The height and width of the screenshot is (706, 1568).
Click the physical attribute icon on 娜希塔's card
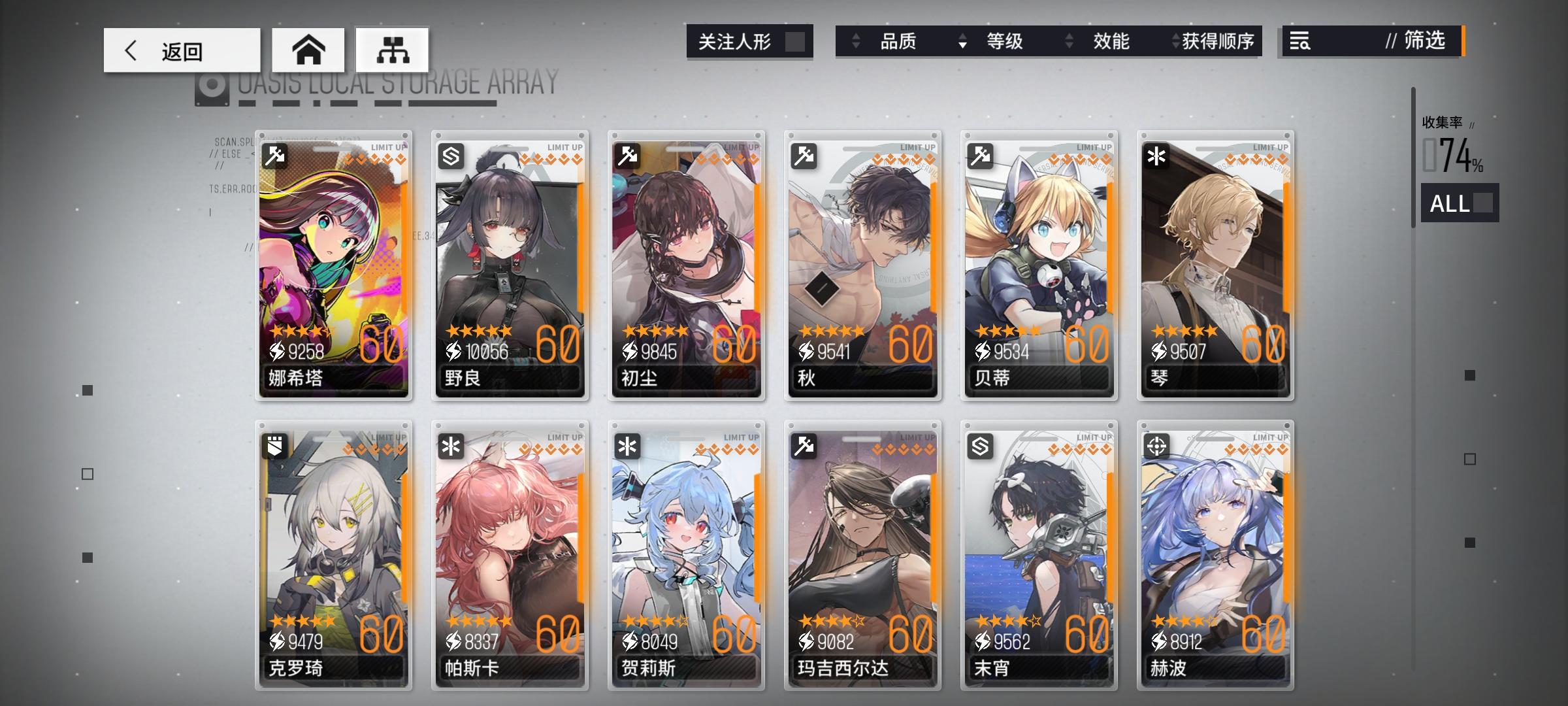pyautogui.click(x=275, y=154)
